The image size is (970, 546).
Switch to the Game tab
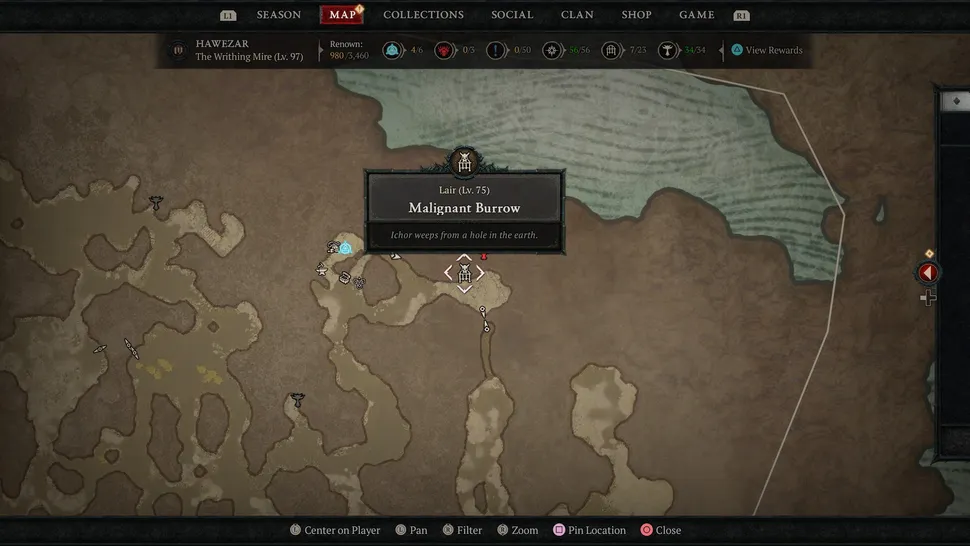point(697,15)
